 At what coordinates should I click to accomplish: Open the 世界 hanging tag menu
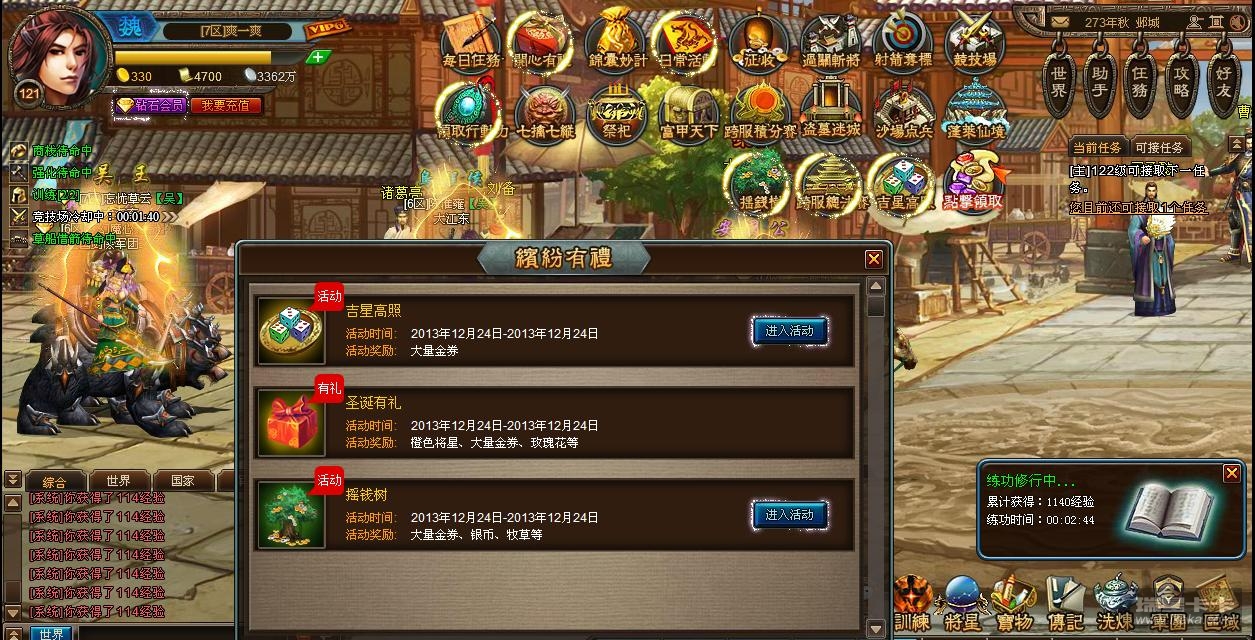coord(1059,82)
